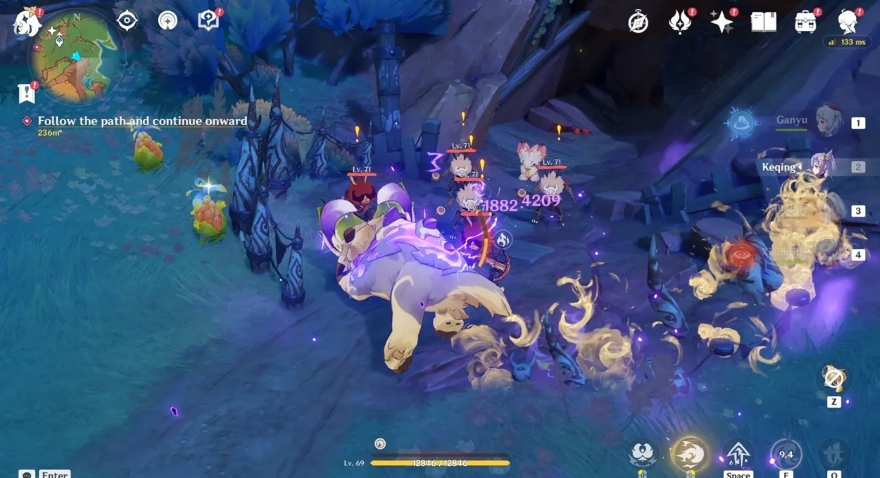Trigger the glowing golden swirl attack skill
This screenshot has height=478, width=880.
click(688, 454)
